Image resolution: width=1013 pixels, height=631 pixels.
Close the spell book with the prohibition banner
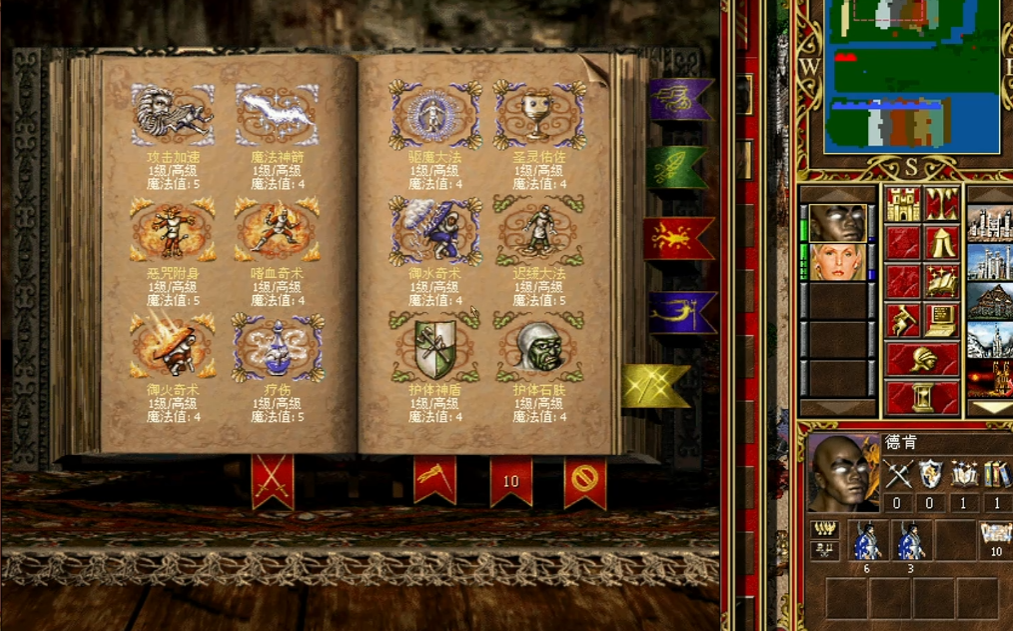pos(585,481)
